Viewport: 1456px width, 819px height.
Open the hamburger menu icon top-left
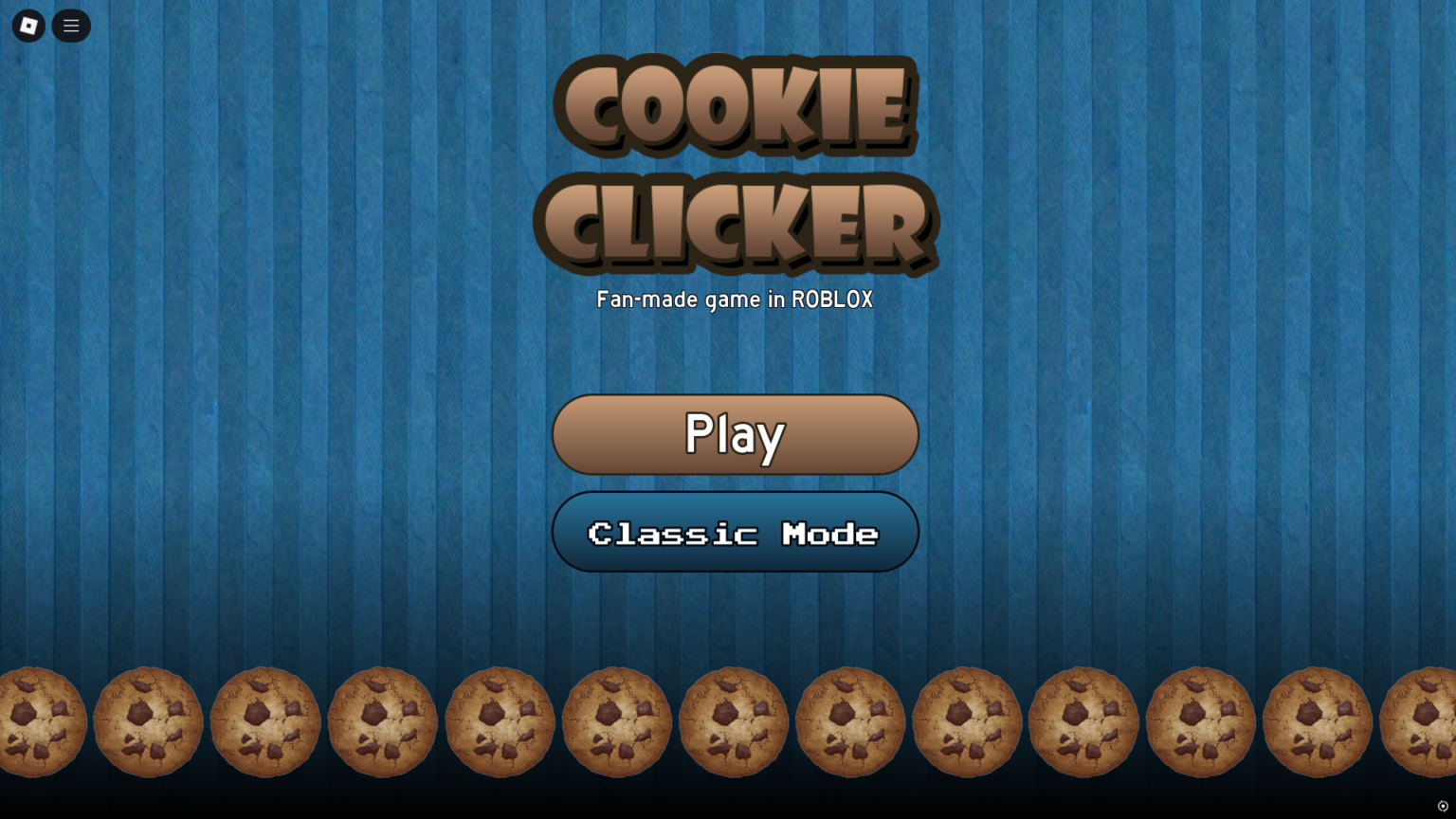click(x=71, y=26)
